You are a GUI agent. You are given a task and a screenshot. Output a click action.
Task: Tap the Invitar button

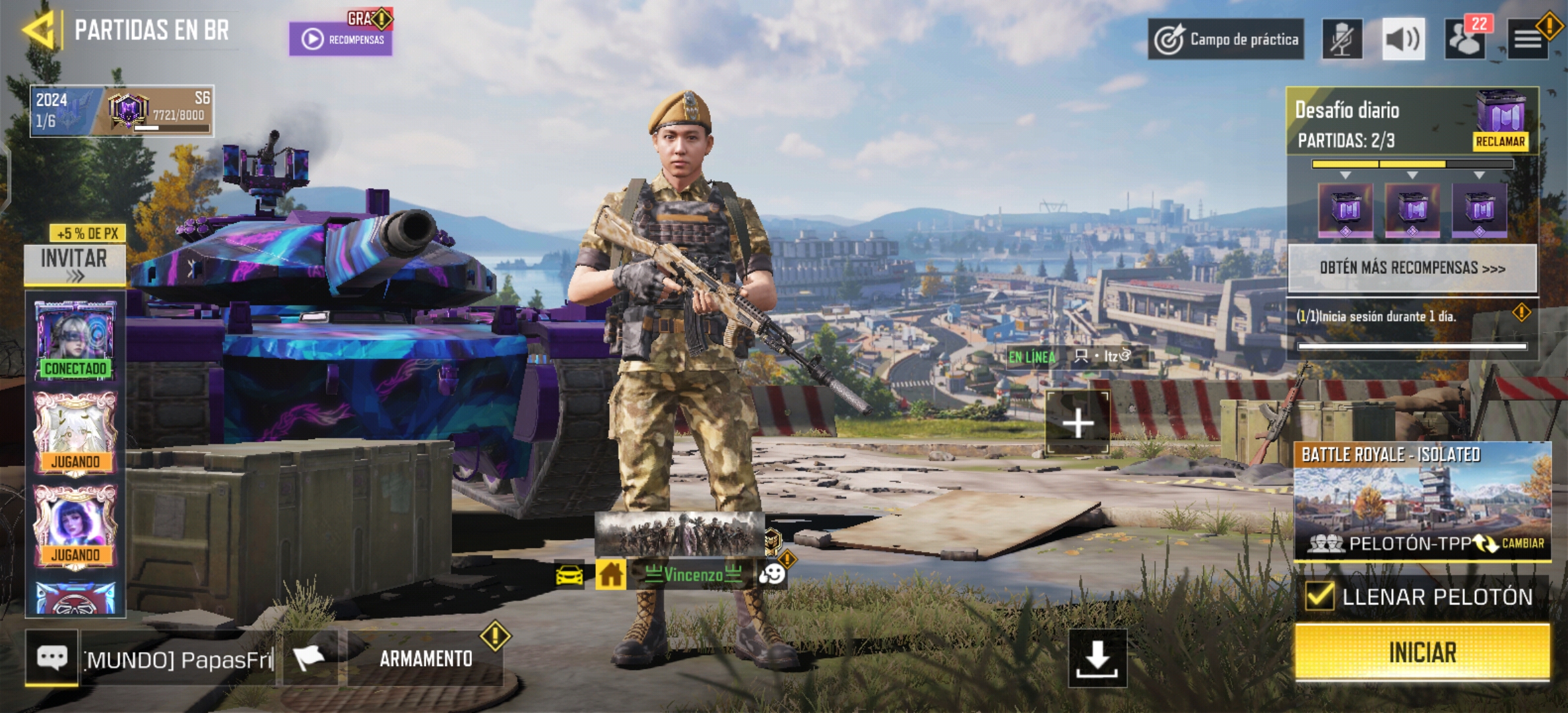75,264
